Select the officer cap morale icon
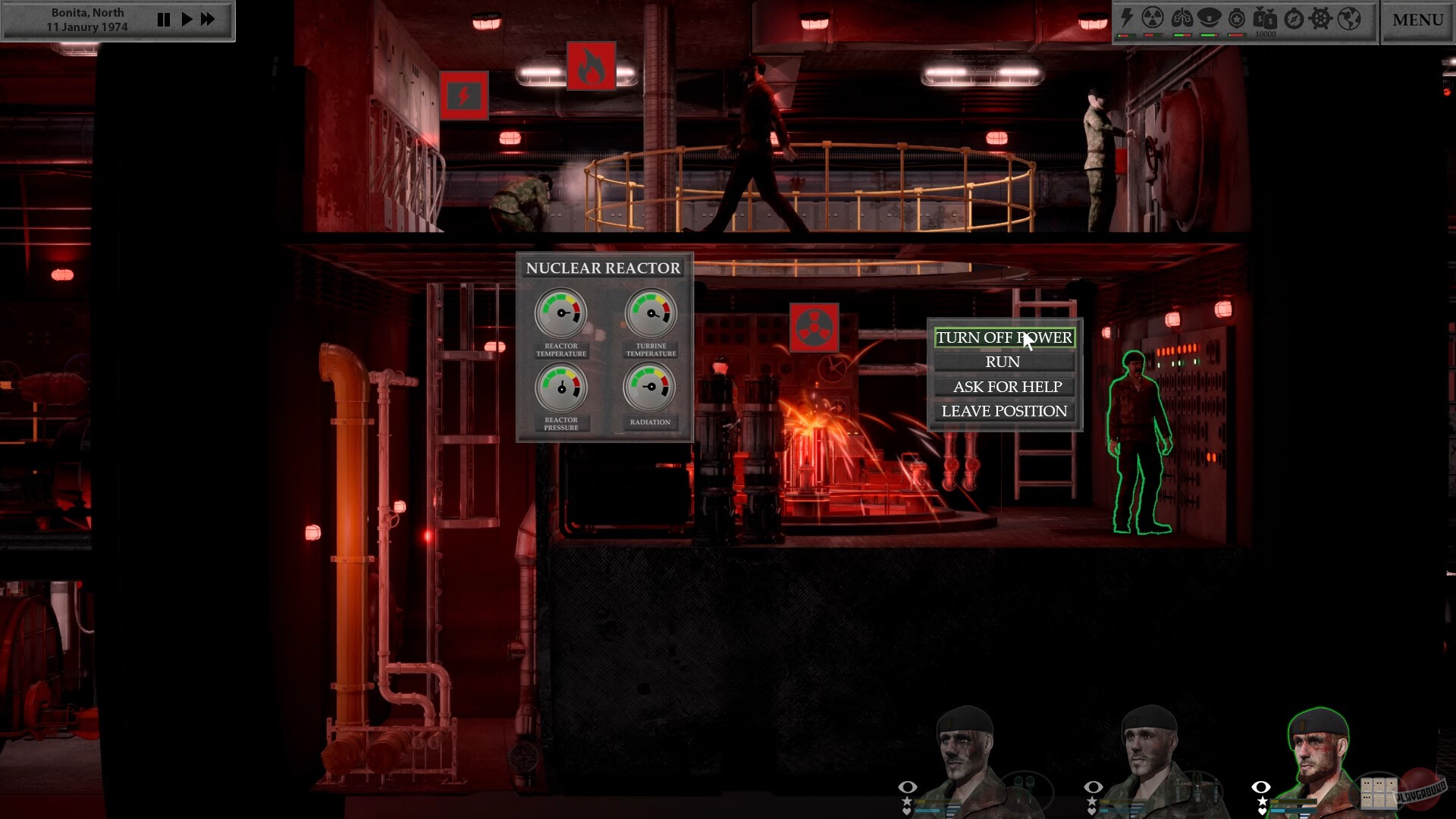Viewport: 1456px width, 819px height. click(1210, 18)
